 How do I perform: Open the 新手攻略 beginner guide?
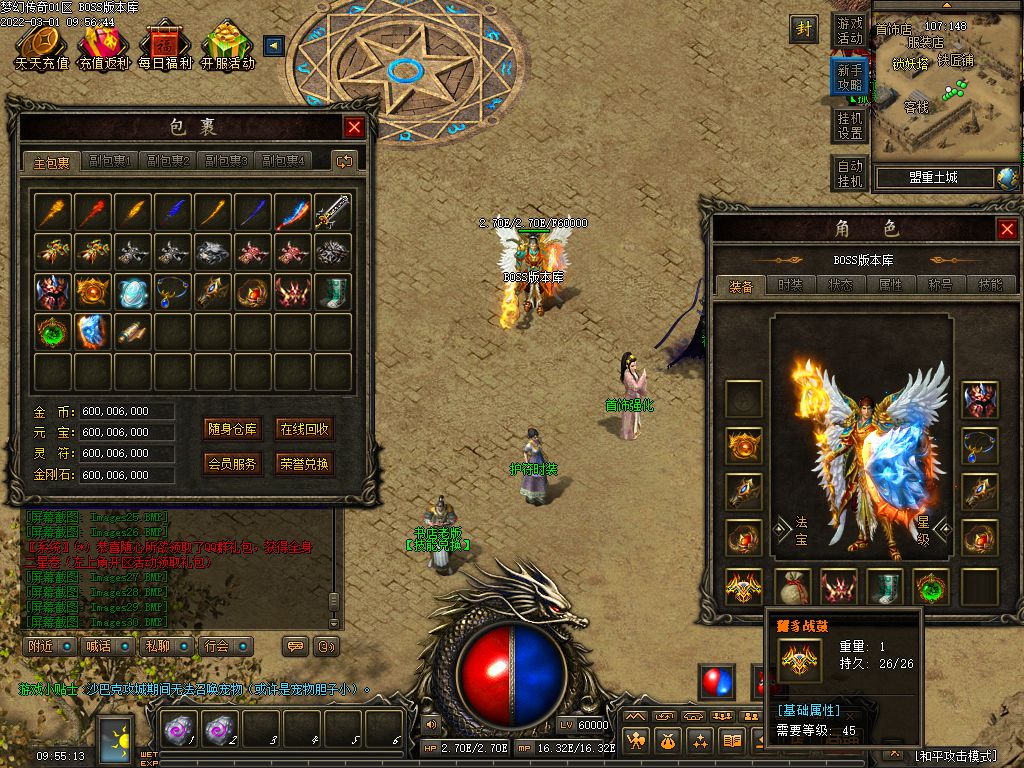click(x=850, y=77)
